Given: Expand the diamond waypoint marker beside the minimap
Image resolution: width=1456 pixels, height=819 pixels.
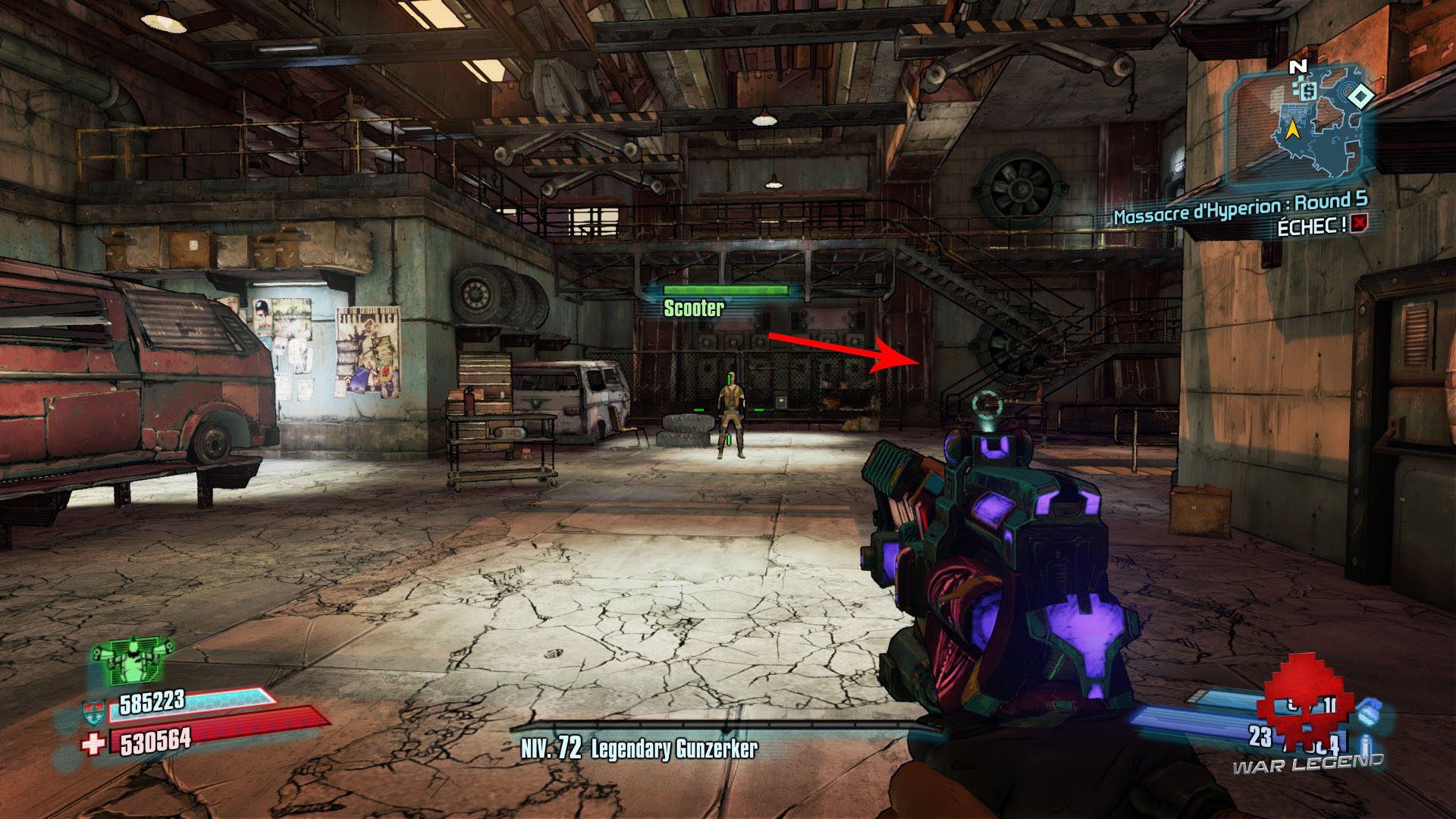Looking at the screenshot, I should click(x=1360, y=97).
